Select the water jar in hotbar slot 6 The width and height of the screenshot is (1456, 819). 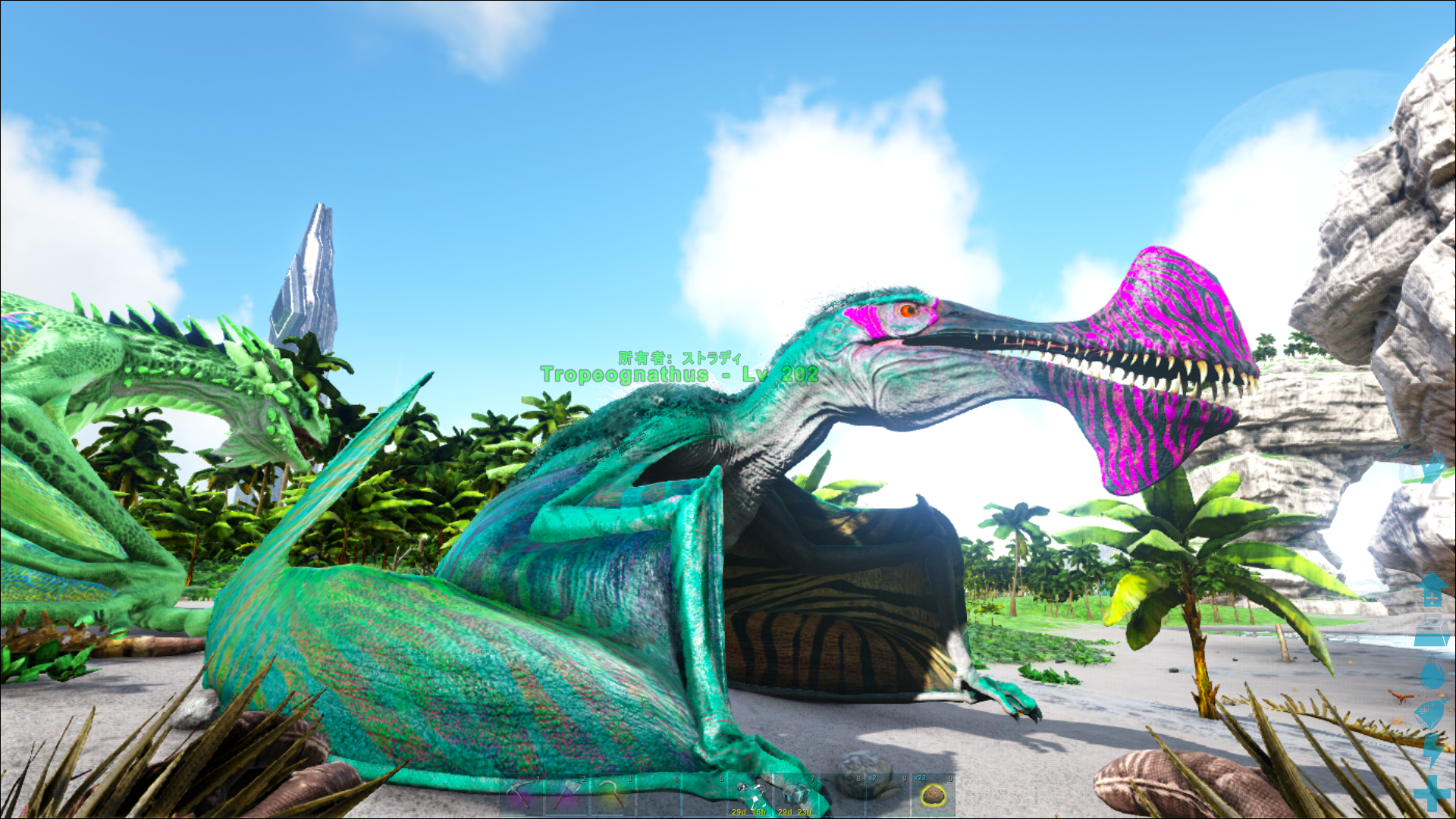coord(752,792)
